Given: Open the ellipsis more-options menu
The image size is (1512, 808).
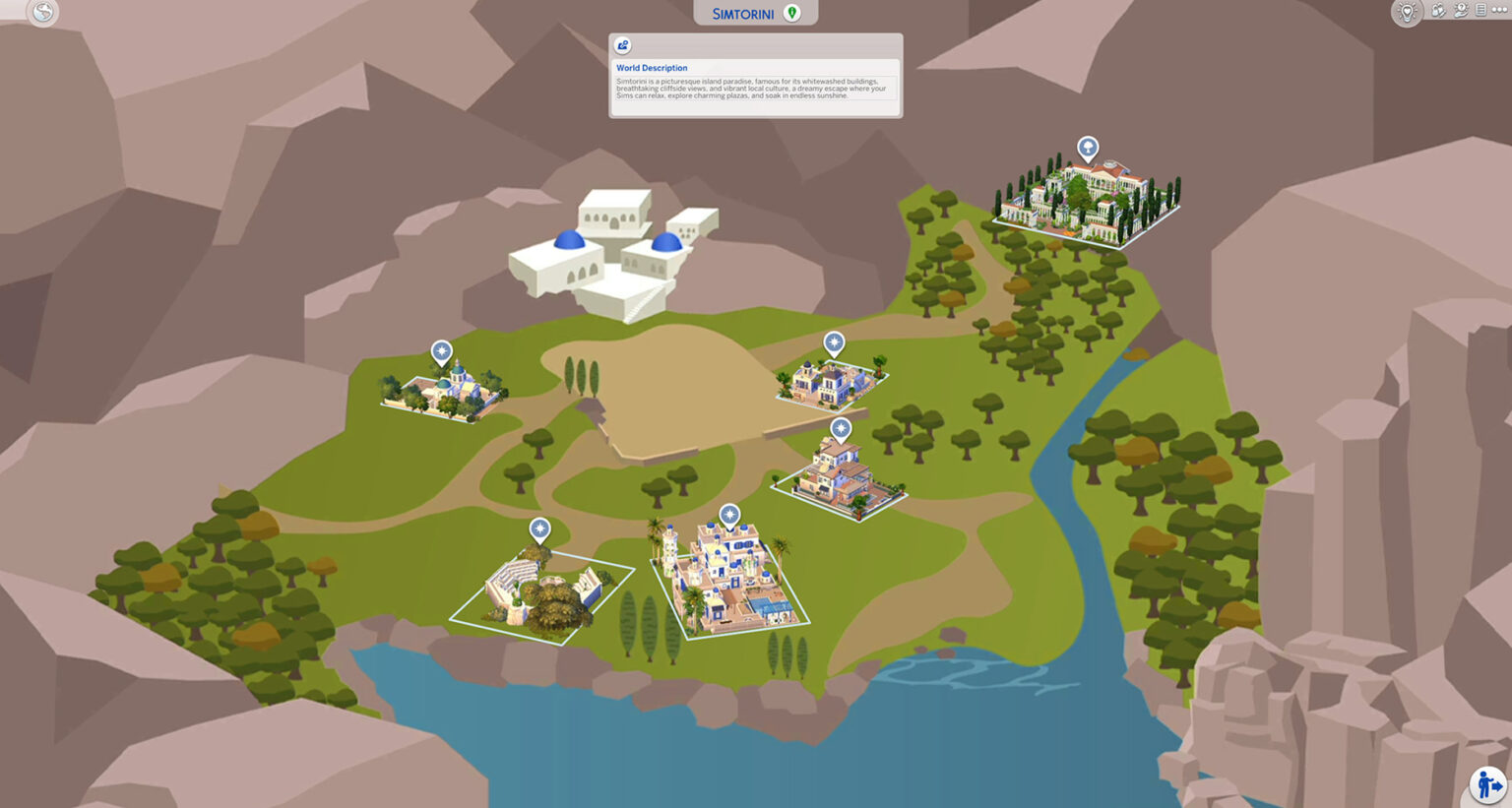Looking at the screenshot, I should coord(1499,11).
